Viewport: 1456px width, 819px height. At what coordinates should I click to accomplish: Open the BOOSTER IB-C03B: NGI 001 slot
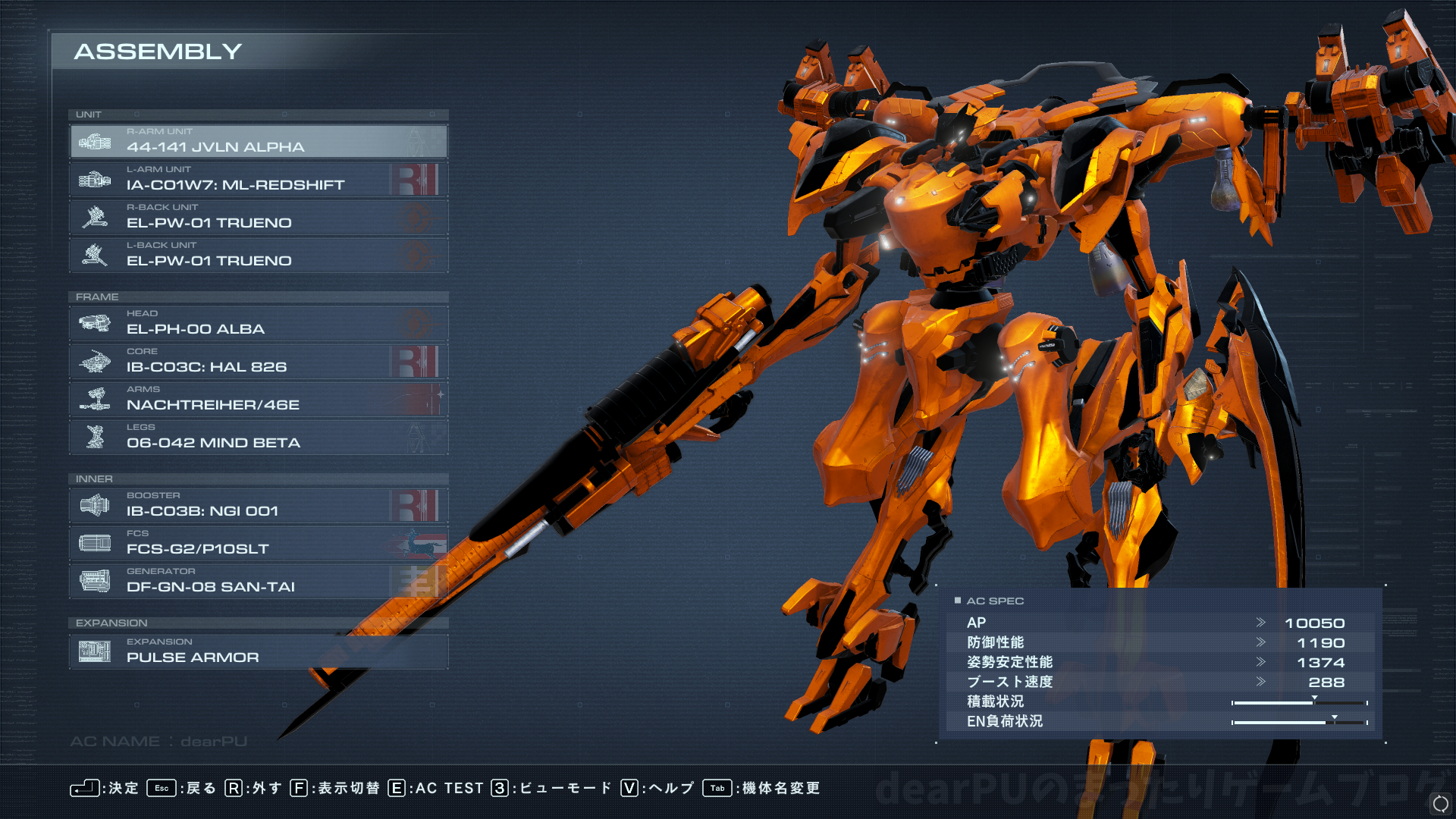[x=259, y=506]
